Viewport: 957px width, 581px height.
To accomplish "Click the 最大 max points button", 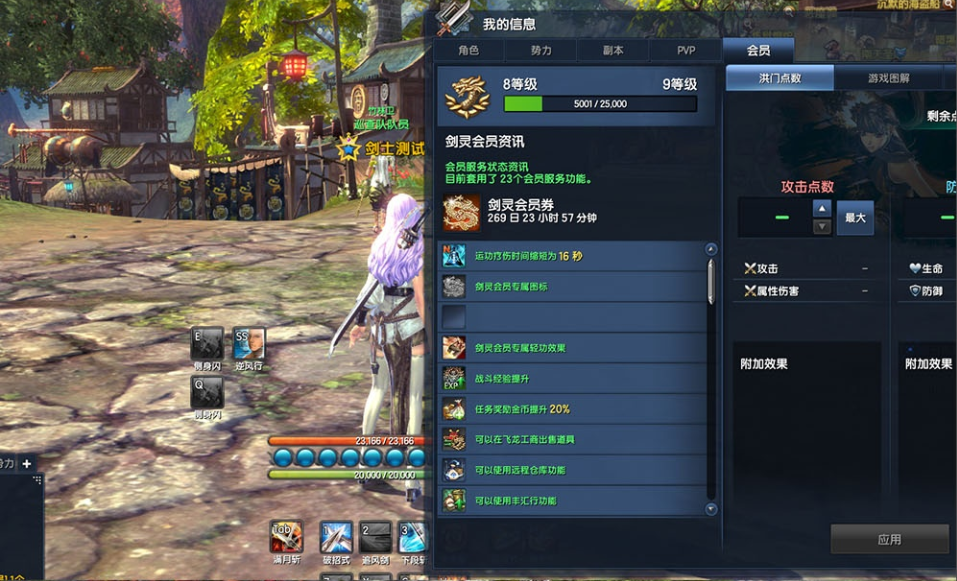I will 855,217.
